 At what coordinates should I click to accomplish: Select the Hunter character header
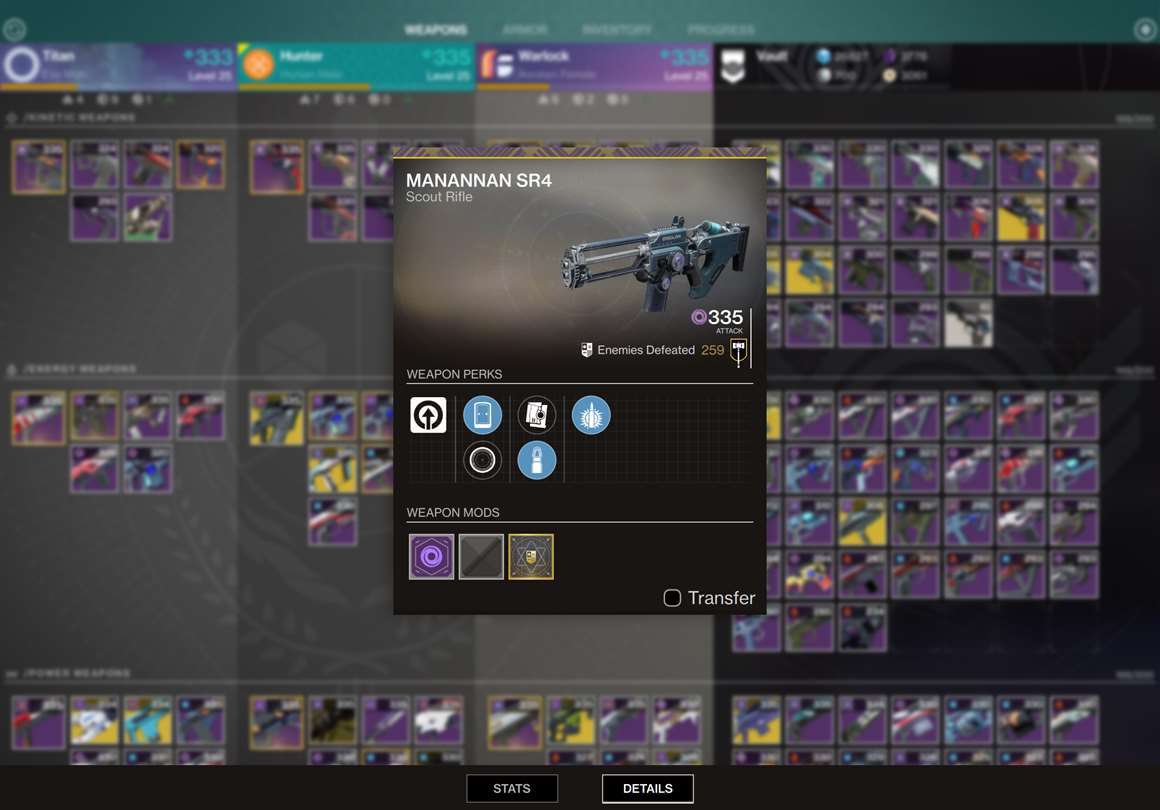[356, 65]
